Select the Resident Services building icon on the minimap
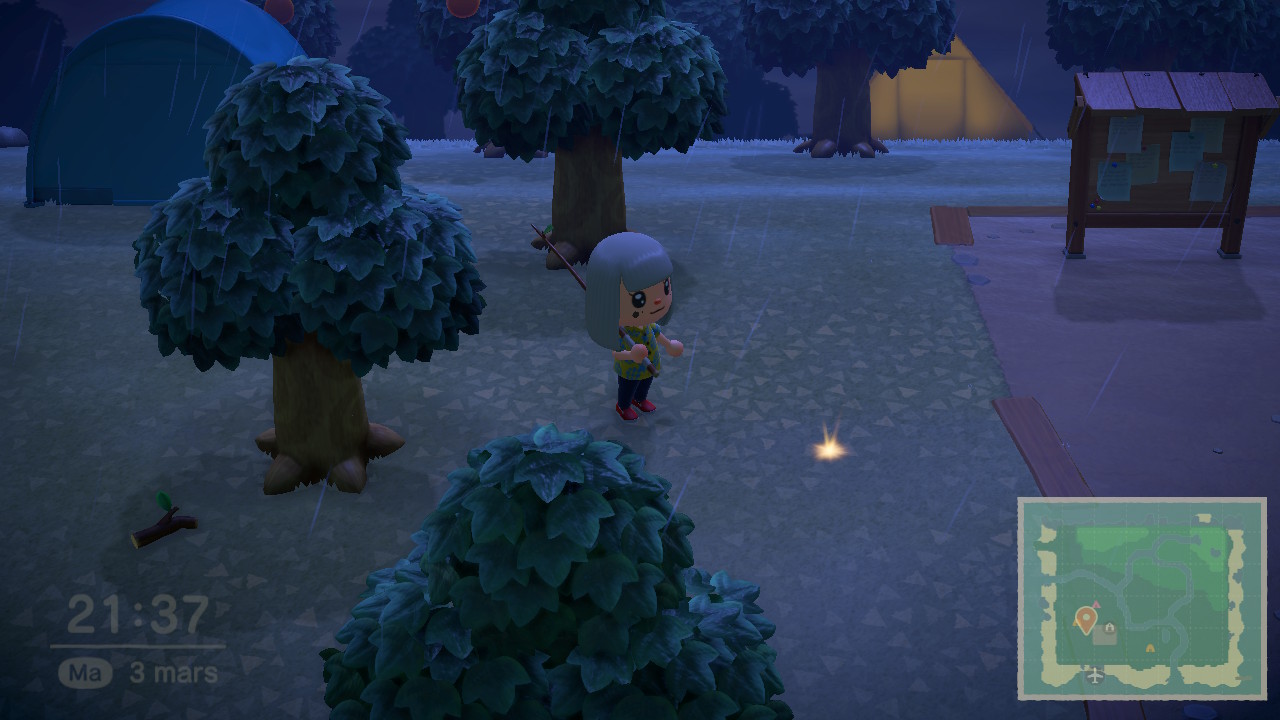 (1108, 627)
